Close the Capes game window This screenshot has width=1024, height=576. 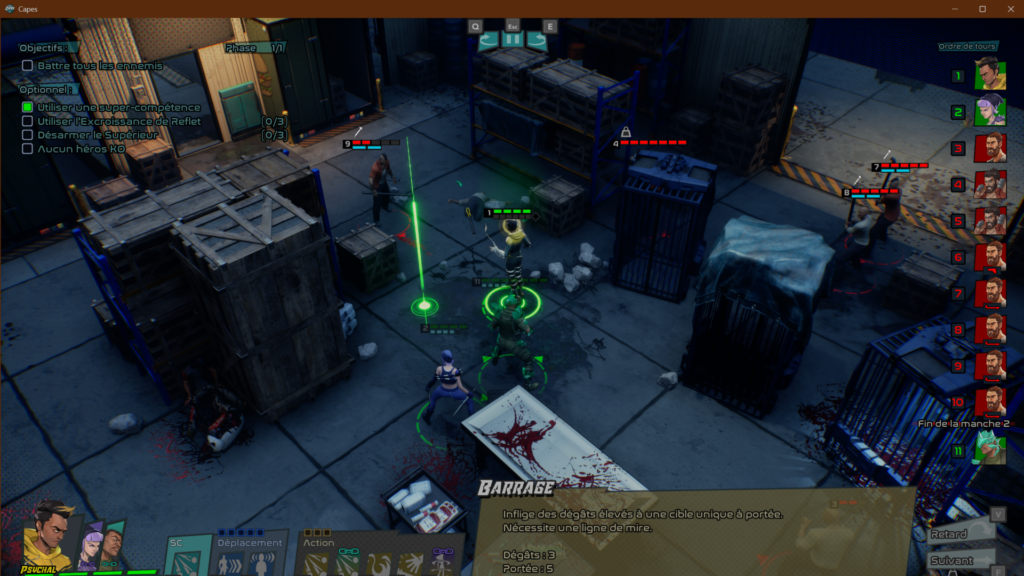point(1007,9)
